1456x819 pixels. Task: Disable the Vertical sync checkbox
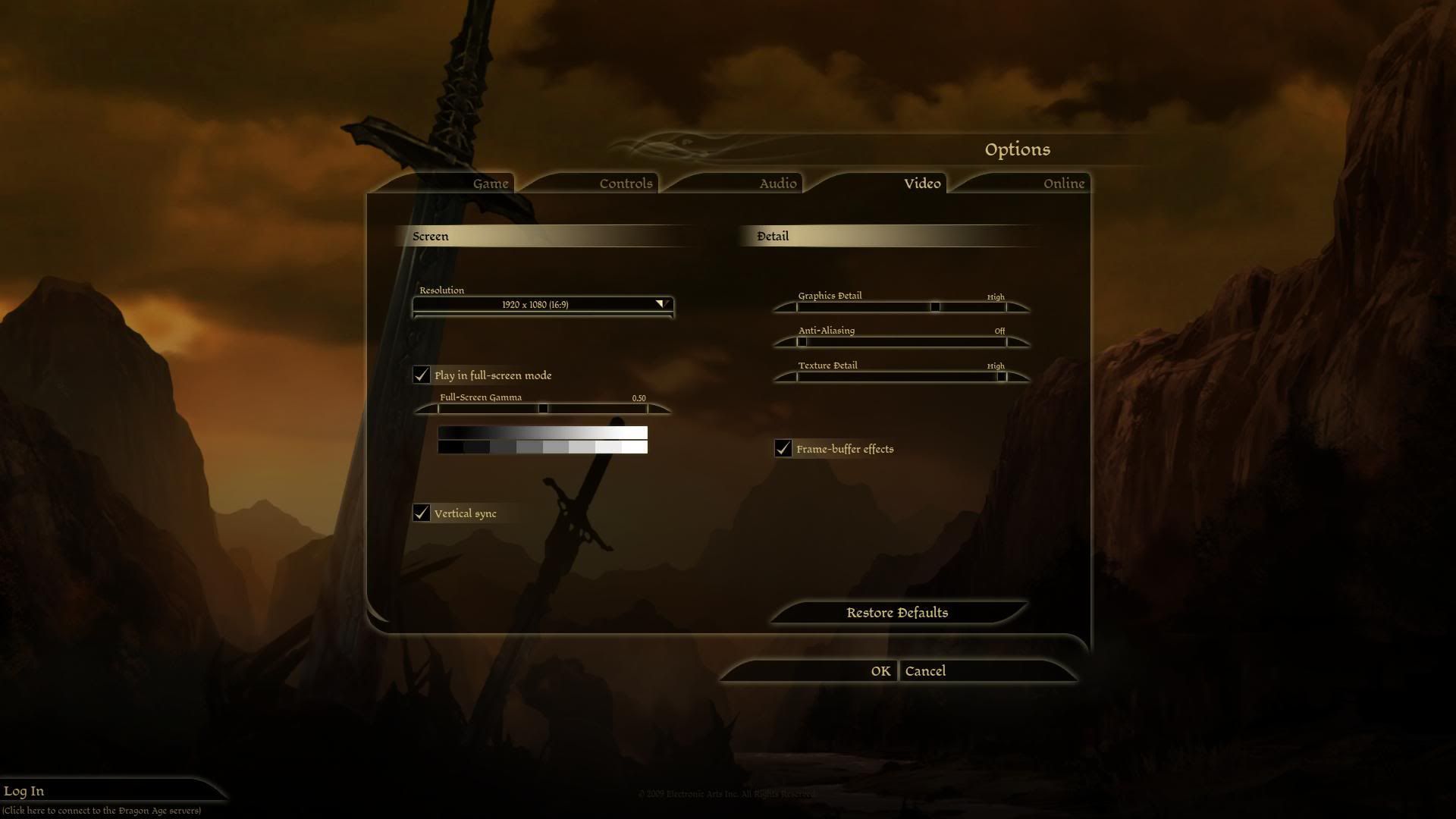point(422,513)
